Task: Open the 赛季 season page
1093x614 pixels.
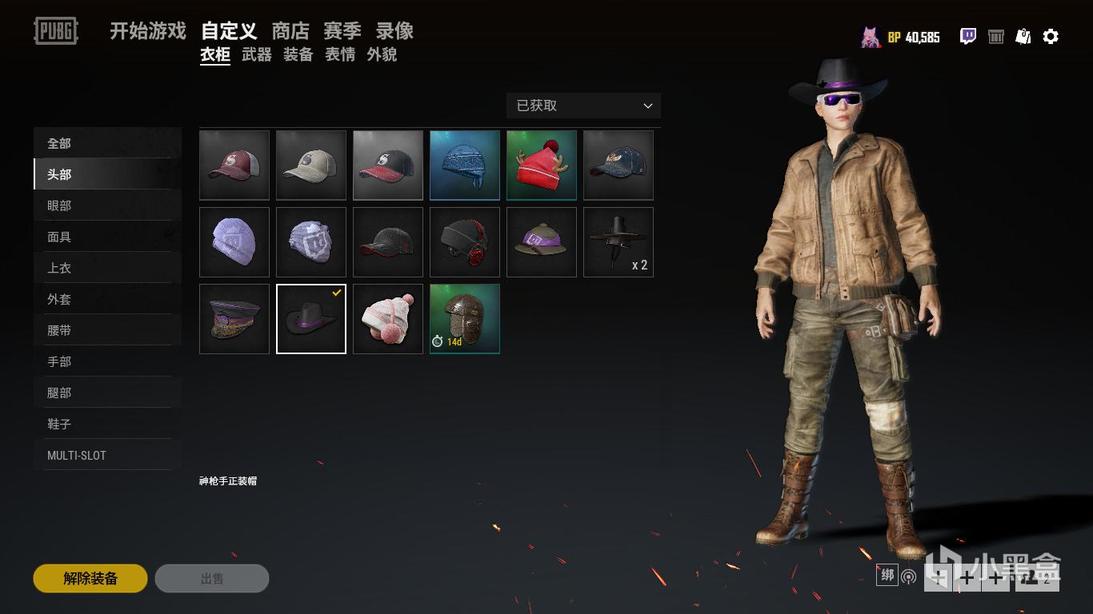Action: (x=342, y=31)
